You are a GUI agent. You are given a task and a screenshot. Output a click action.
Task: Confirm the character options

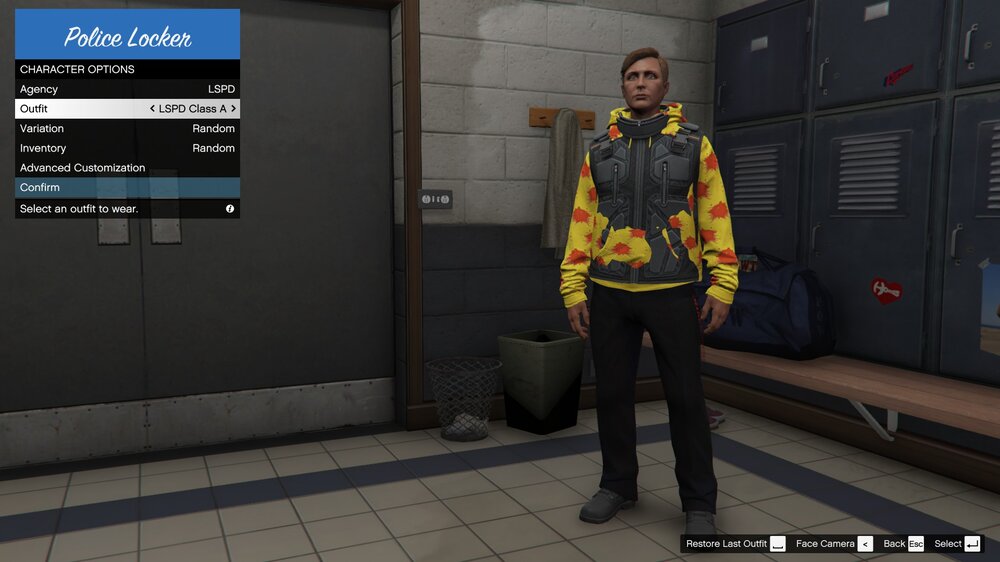click(127, 187)
